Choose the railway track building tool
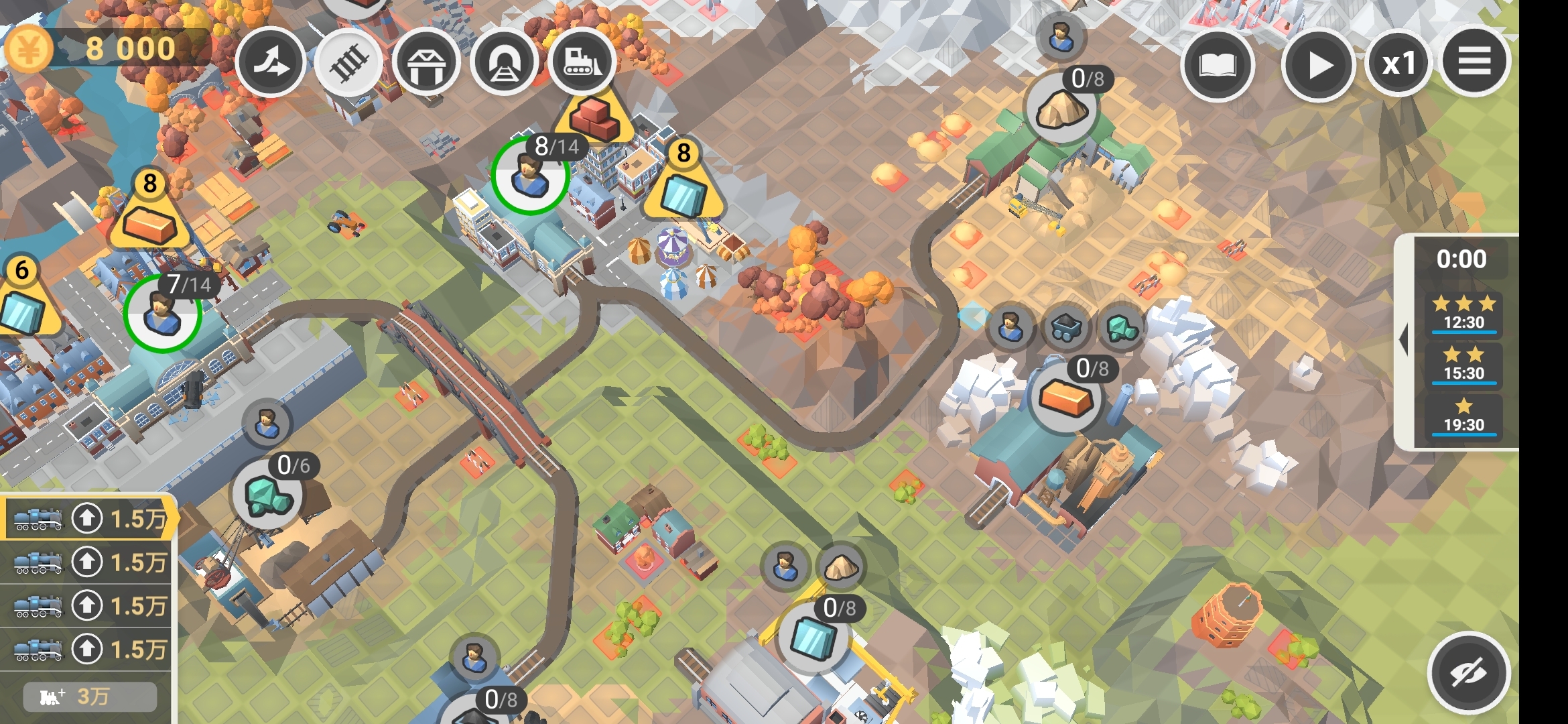The width and height of the screenshot is (1568, 724). point(348,64)
